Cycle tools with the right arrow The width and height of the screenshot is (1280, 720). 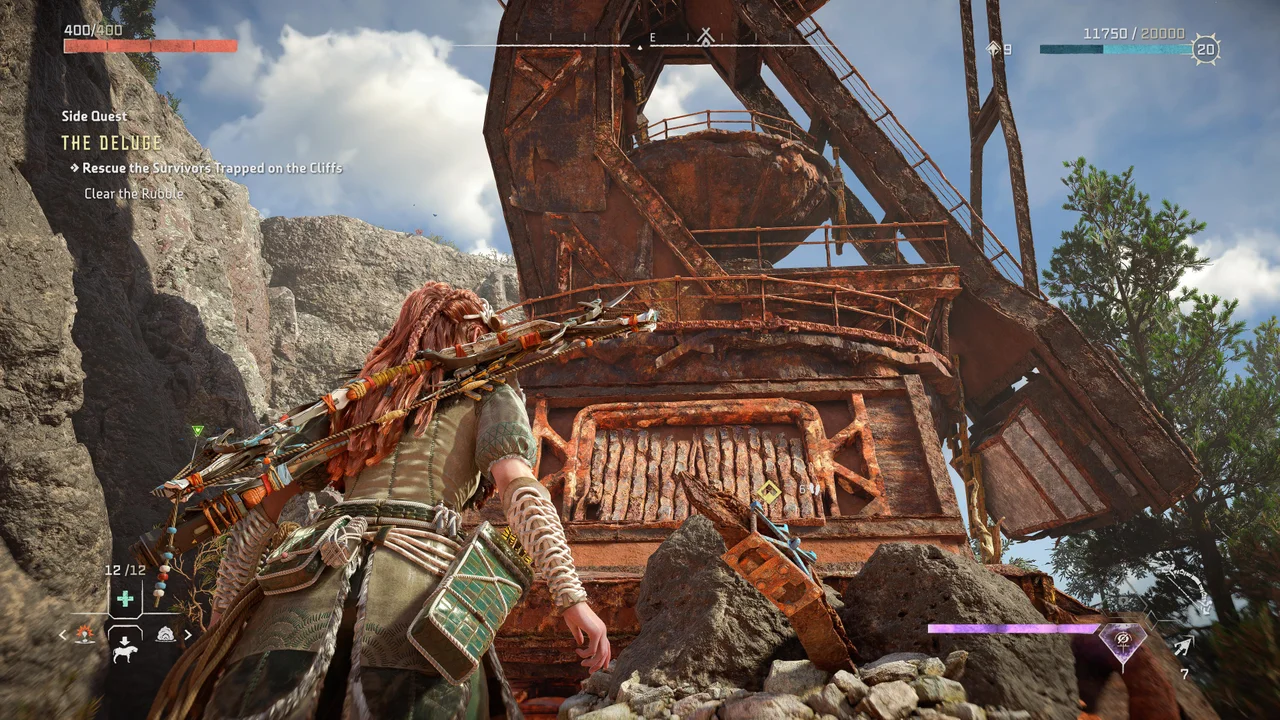[187, 634]
